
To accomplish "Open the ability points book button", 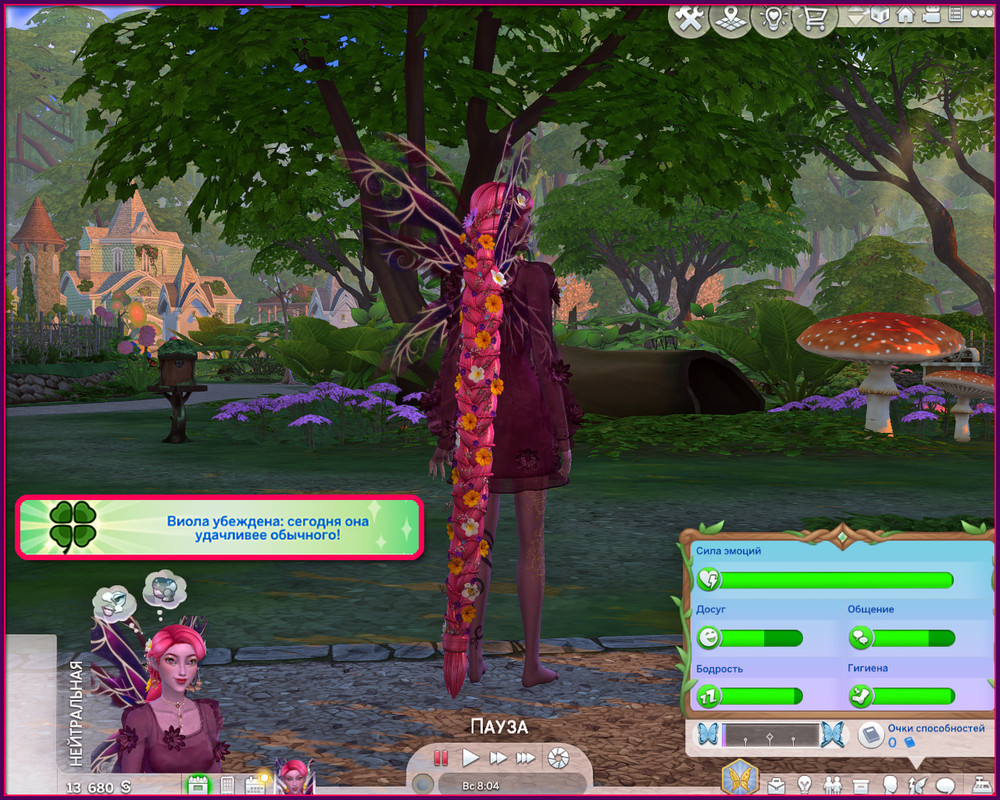I will [871, 735].
